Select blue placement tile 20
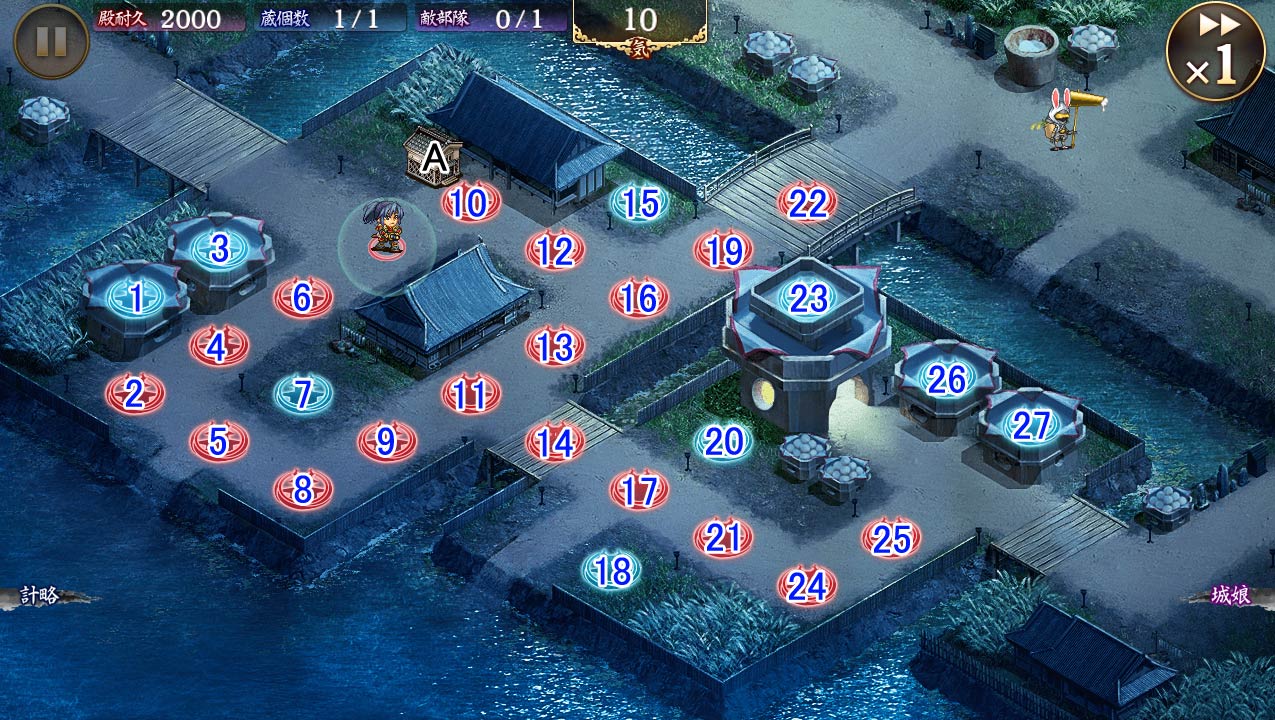The width and height of the screenshot is (1275, 720). pos(723,441)
